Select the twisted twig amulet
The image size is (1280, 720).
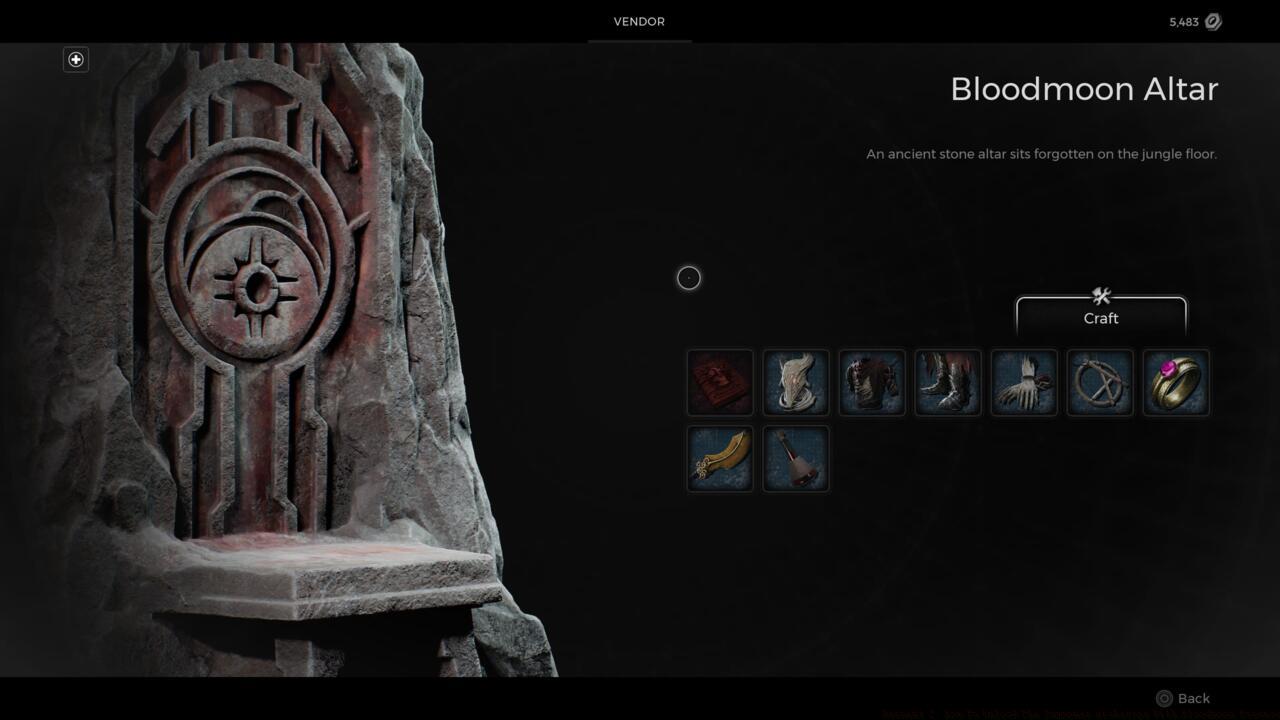click(1099, 382)
